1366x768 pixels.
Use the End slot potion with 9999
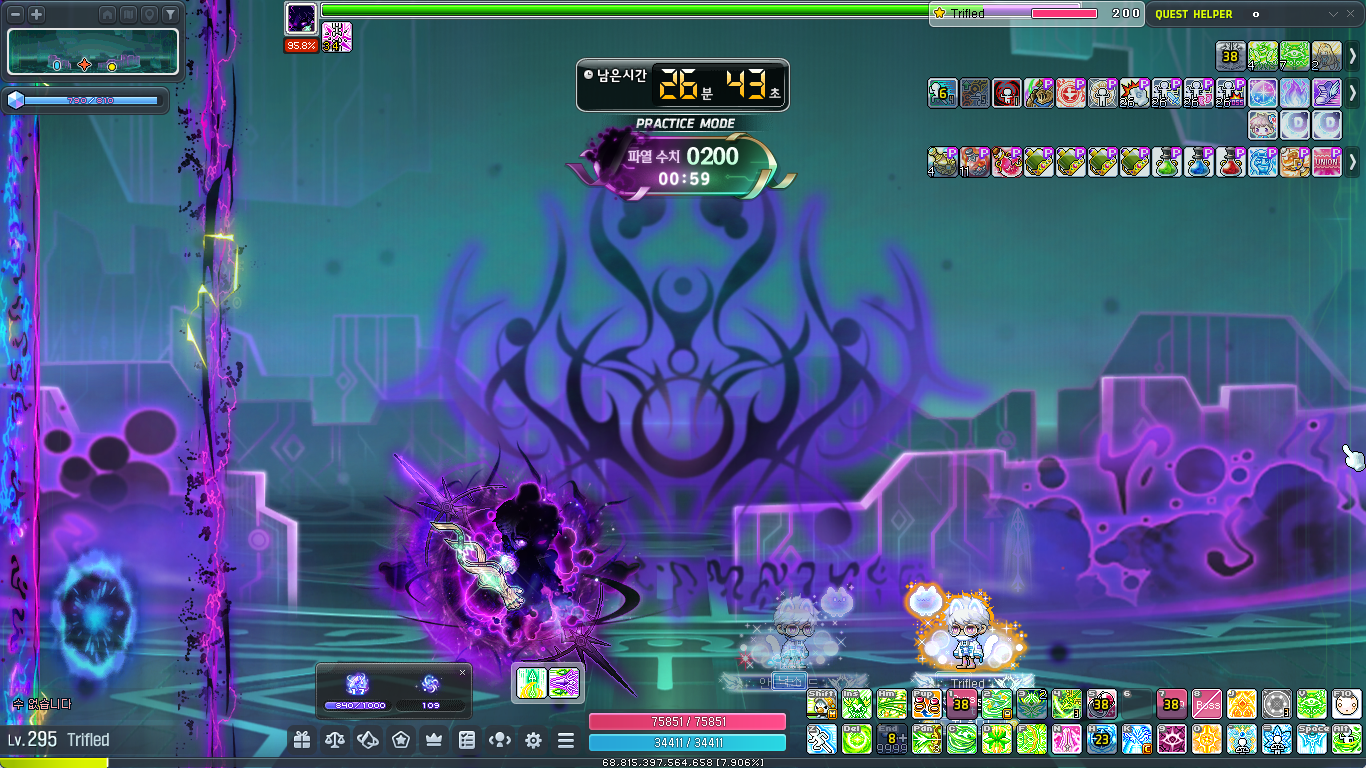pyautogui.click(x=891, y=739)
